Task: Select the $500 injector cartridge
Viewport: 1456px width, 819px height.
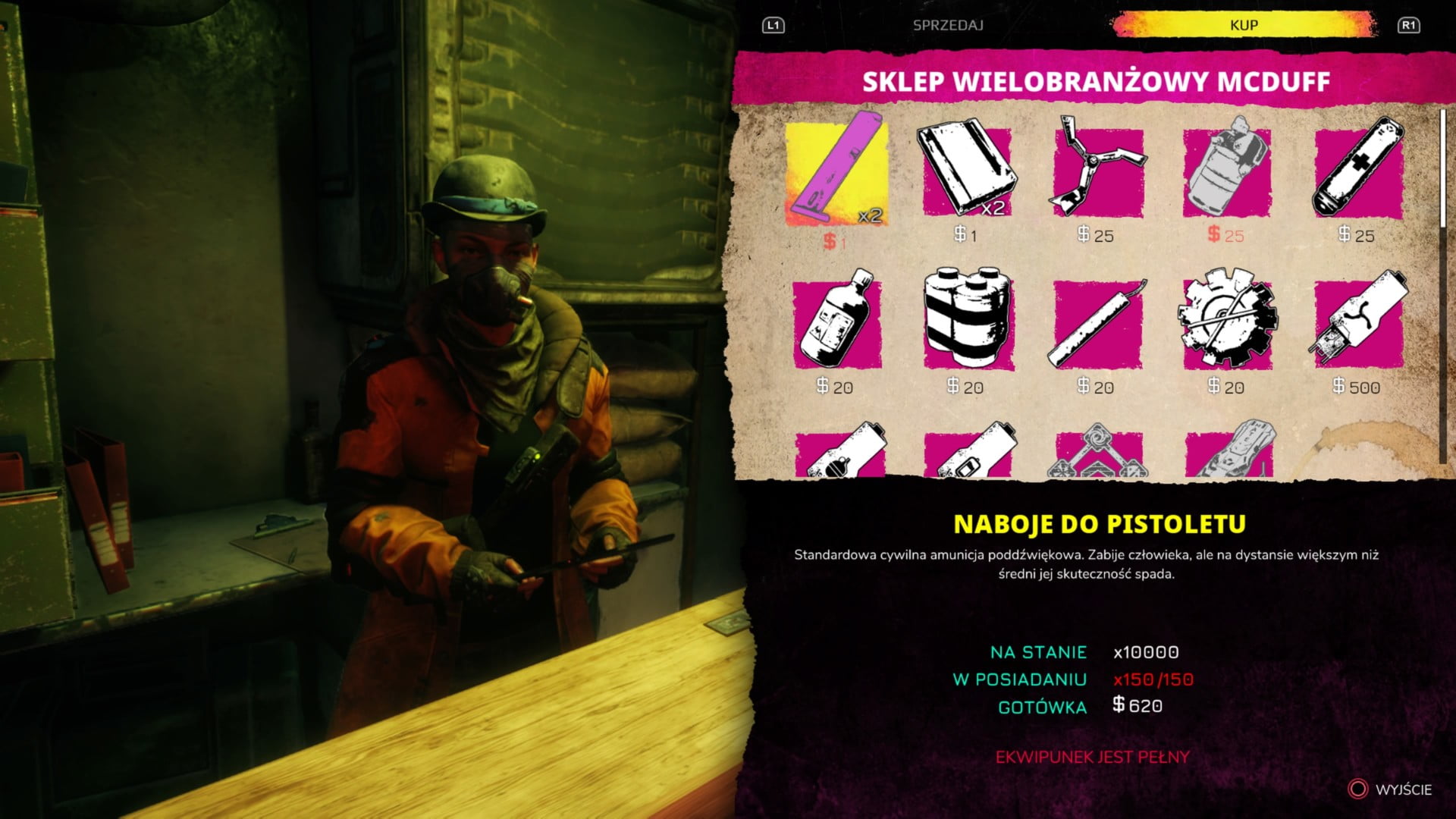Action: [x=1357, y=323]
